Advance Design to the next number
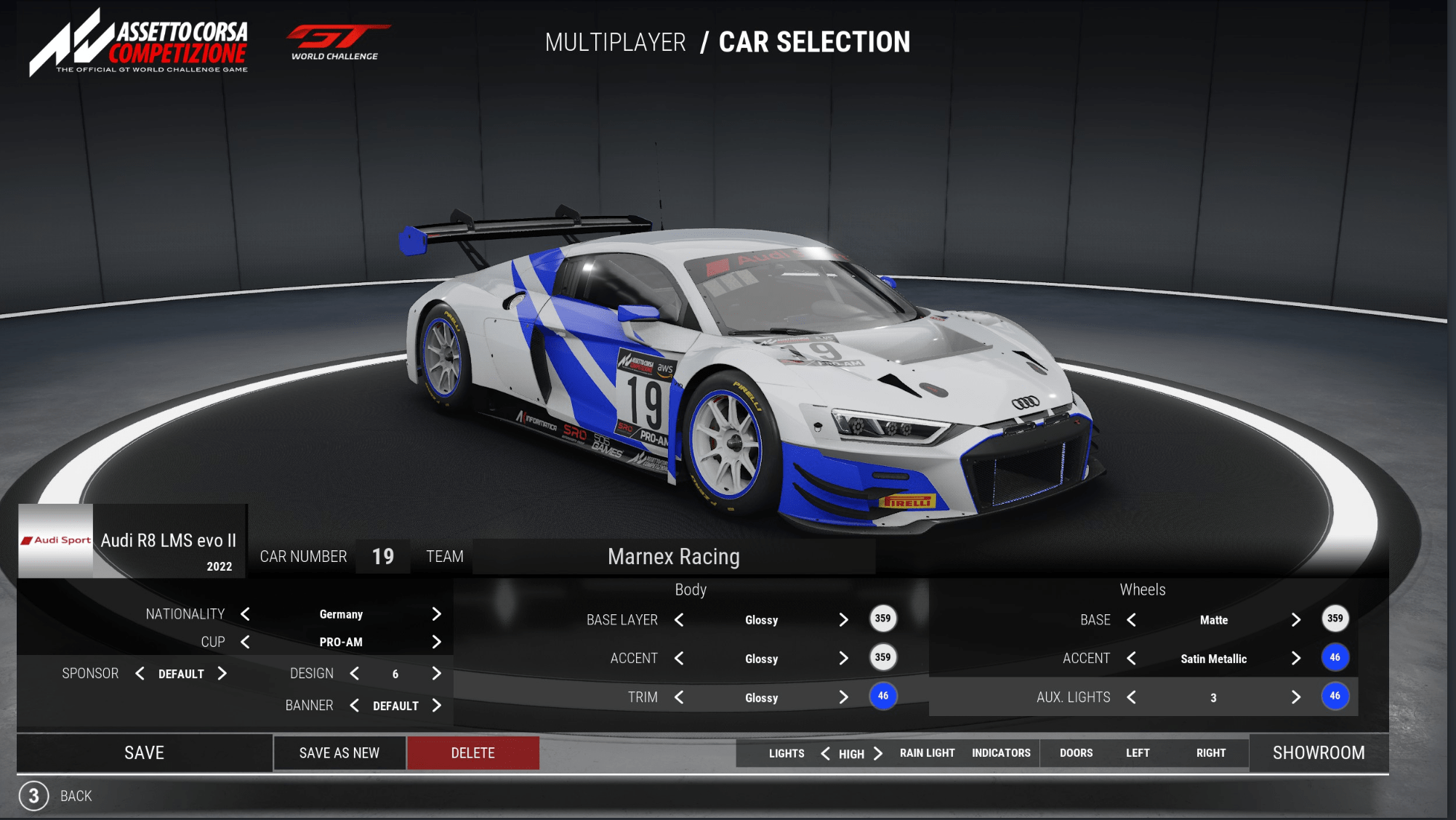 coord(436,674)
